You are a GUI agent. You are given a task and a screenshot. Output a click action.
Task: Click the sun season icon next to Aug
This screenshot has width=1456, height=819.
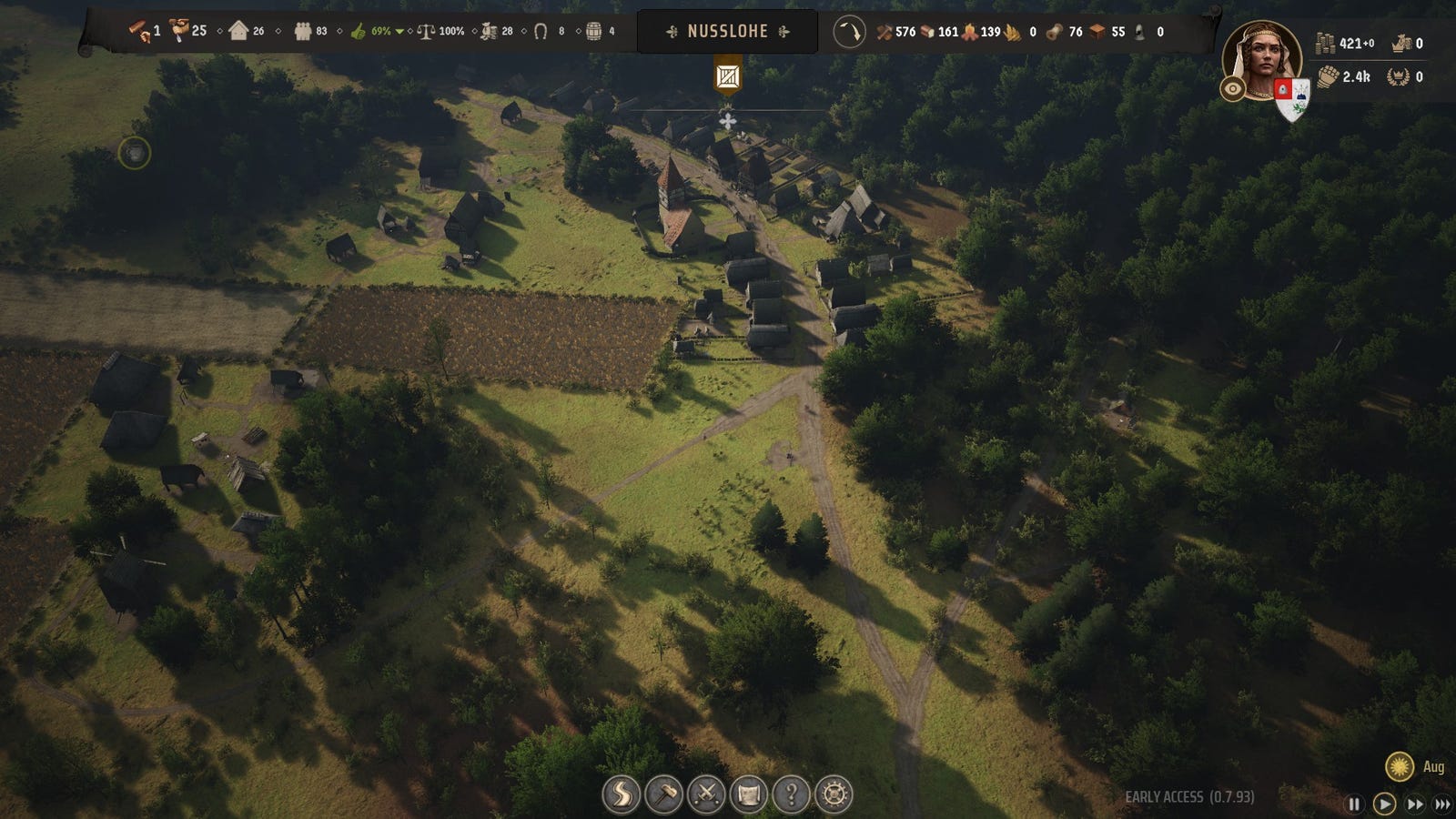click(x=1400, y=766)
